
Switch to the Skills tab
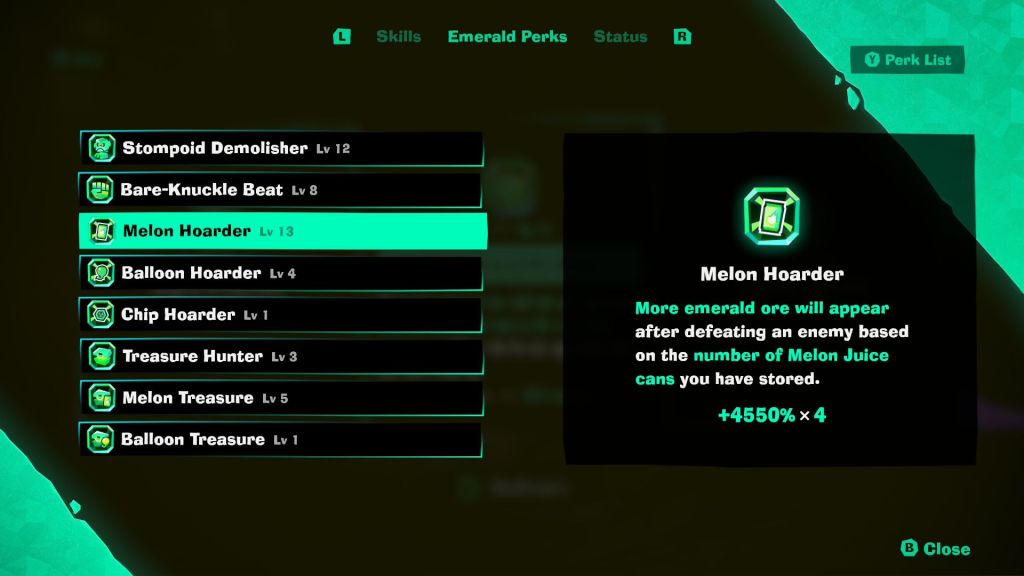[x=398, y=37]
